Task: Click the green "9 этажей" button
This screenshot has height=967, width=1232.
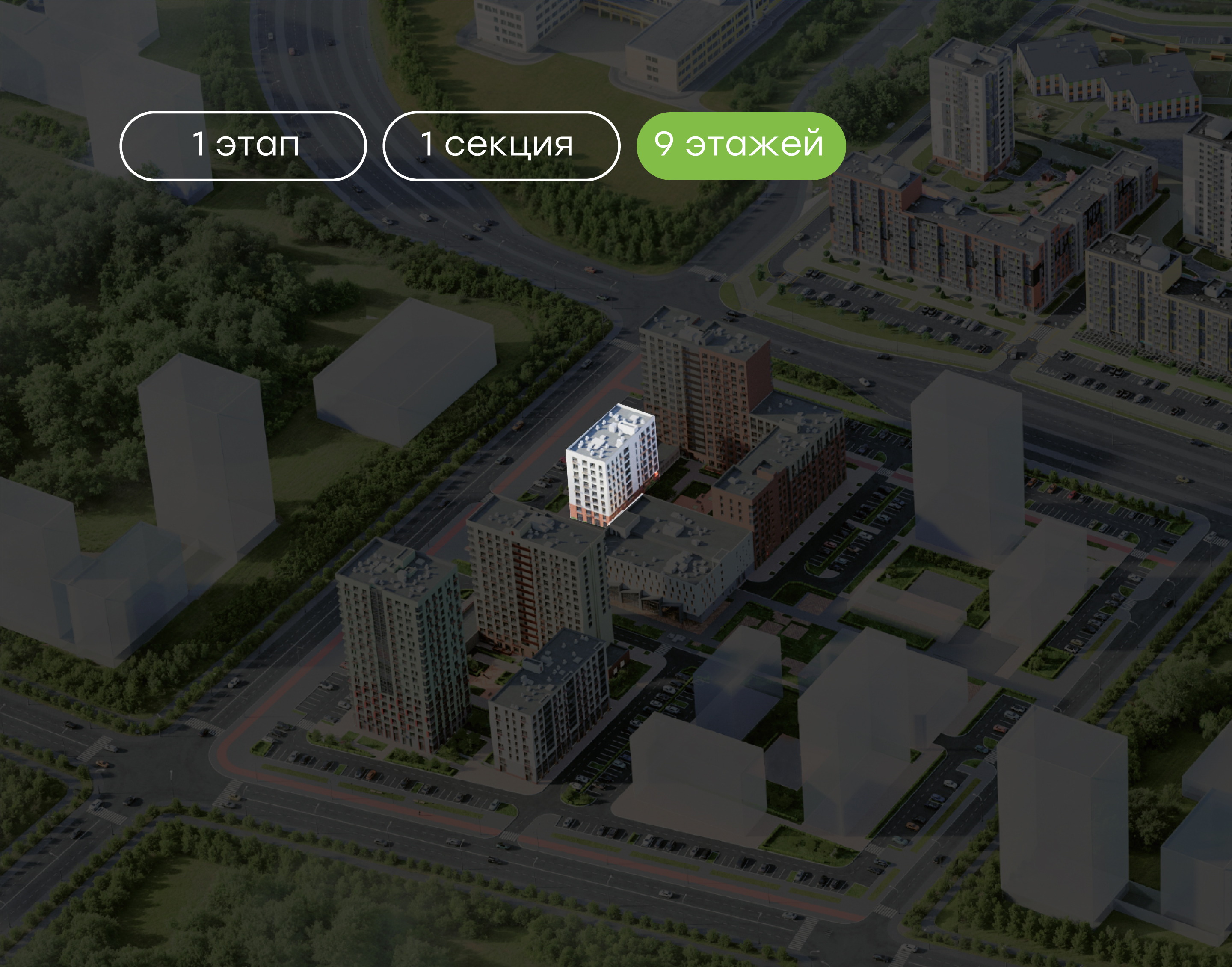Action: [740, 145]
